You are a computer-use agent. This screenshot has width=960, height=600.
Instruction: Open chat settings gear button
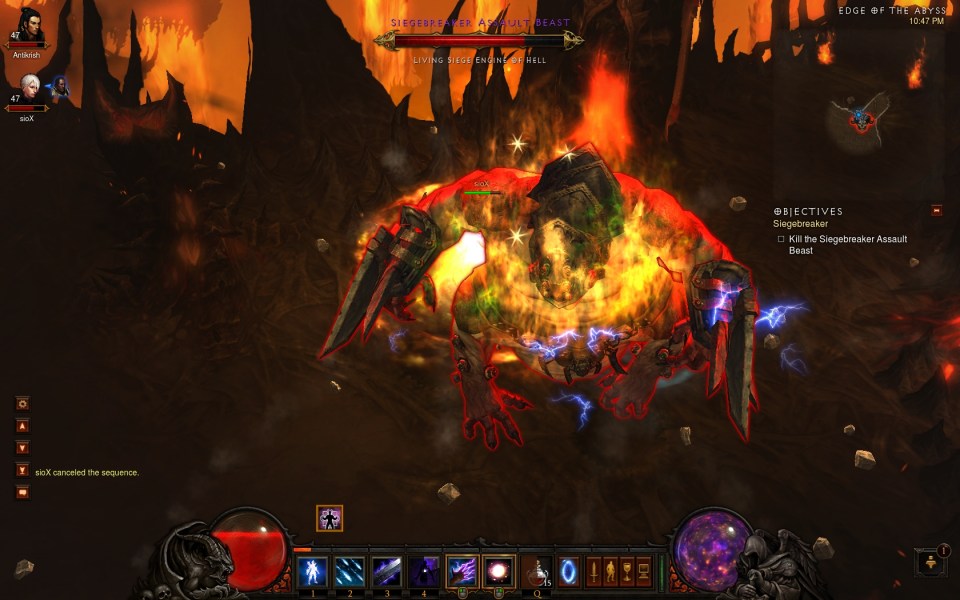(22, 403)
